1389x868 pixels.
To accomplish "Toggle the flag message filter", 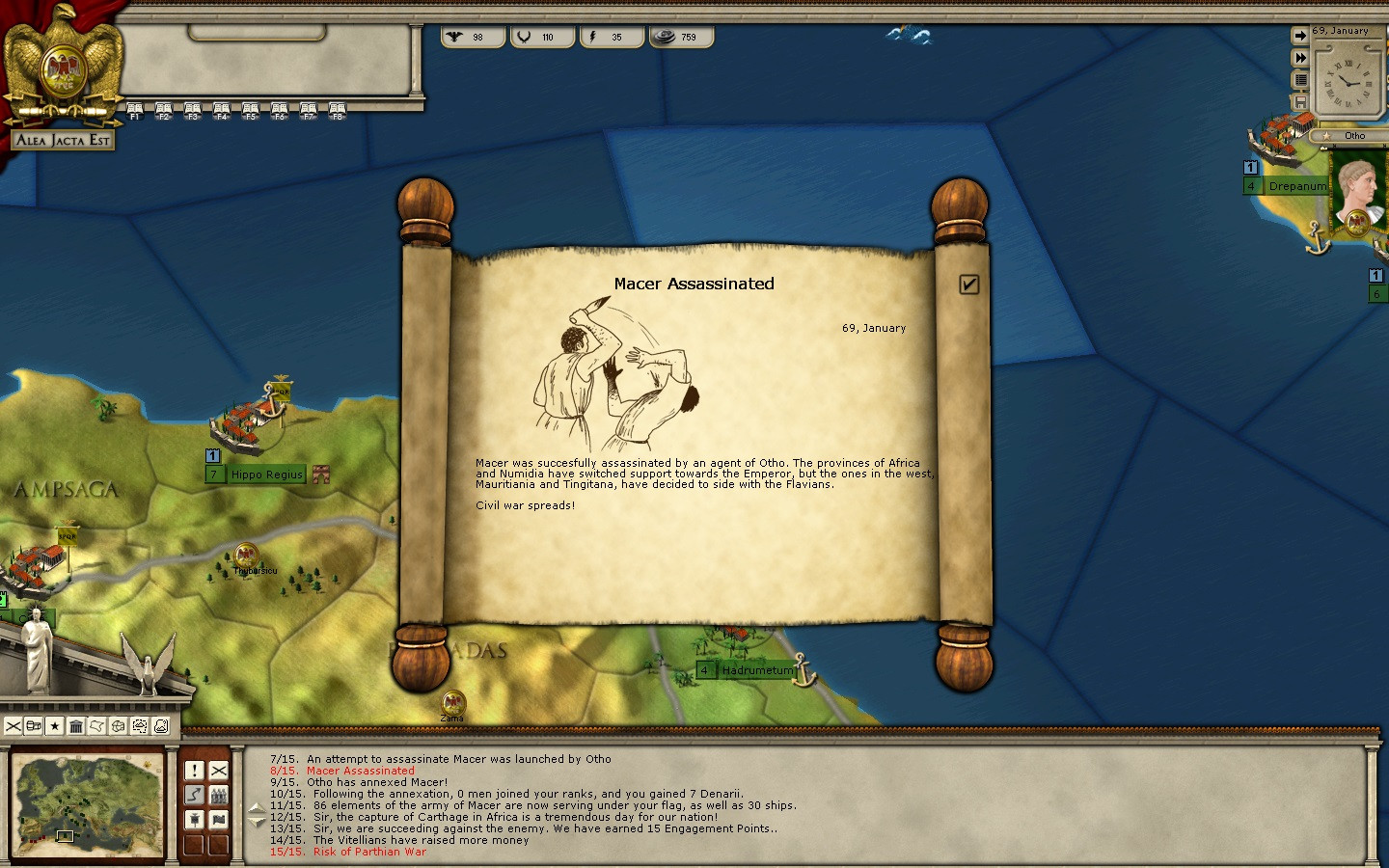I will [219, 820].
